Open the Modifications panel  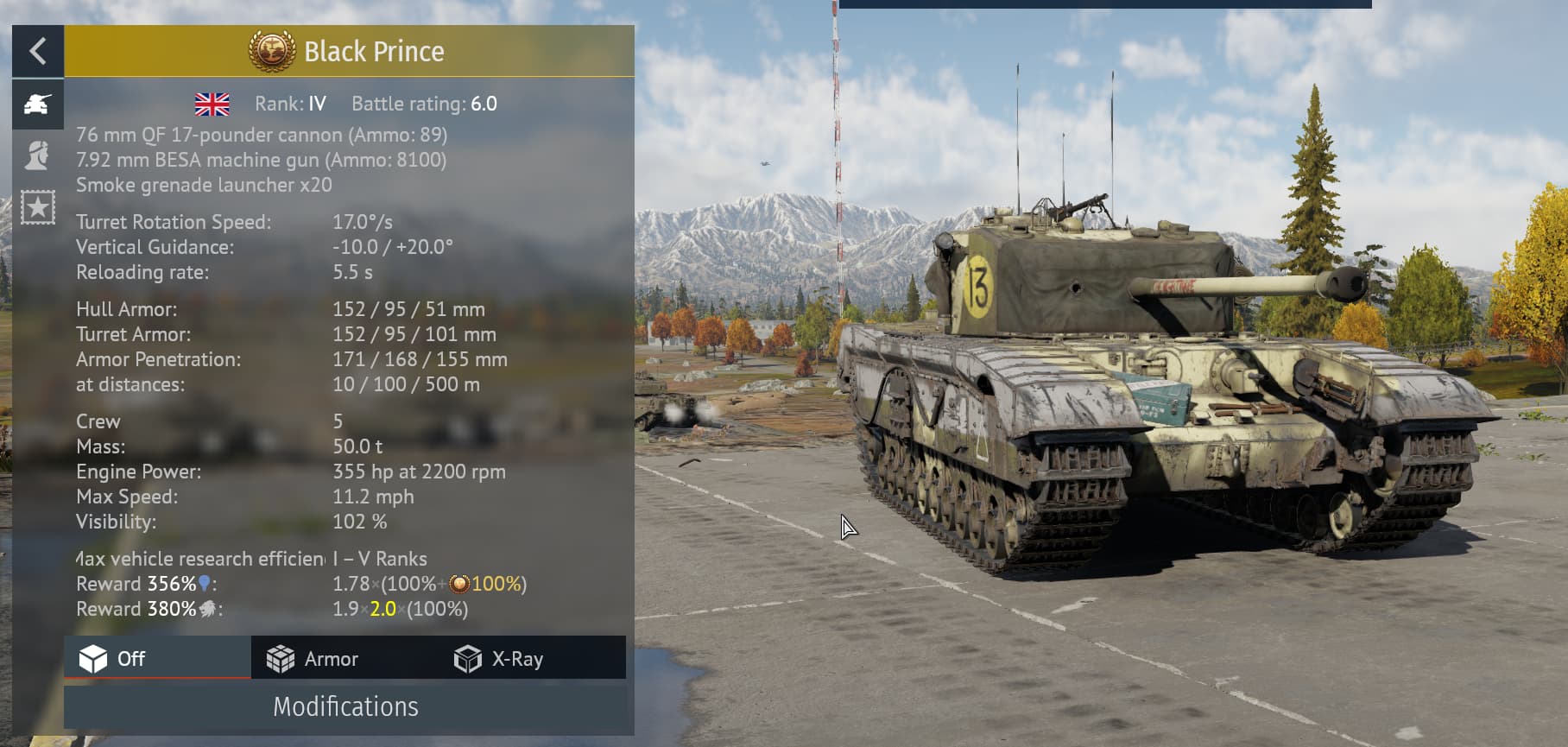pos(345,707)
